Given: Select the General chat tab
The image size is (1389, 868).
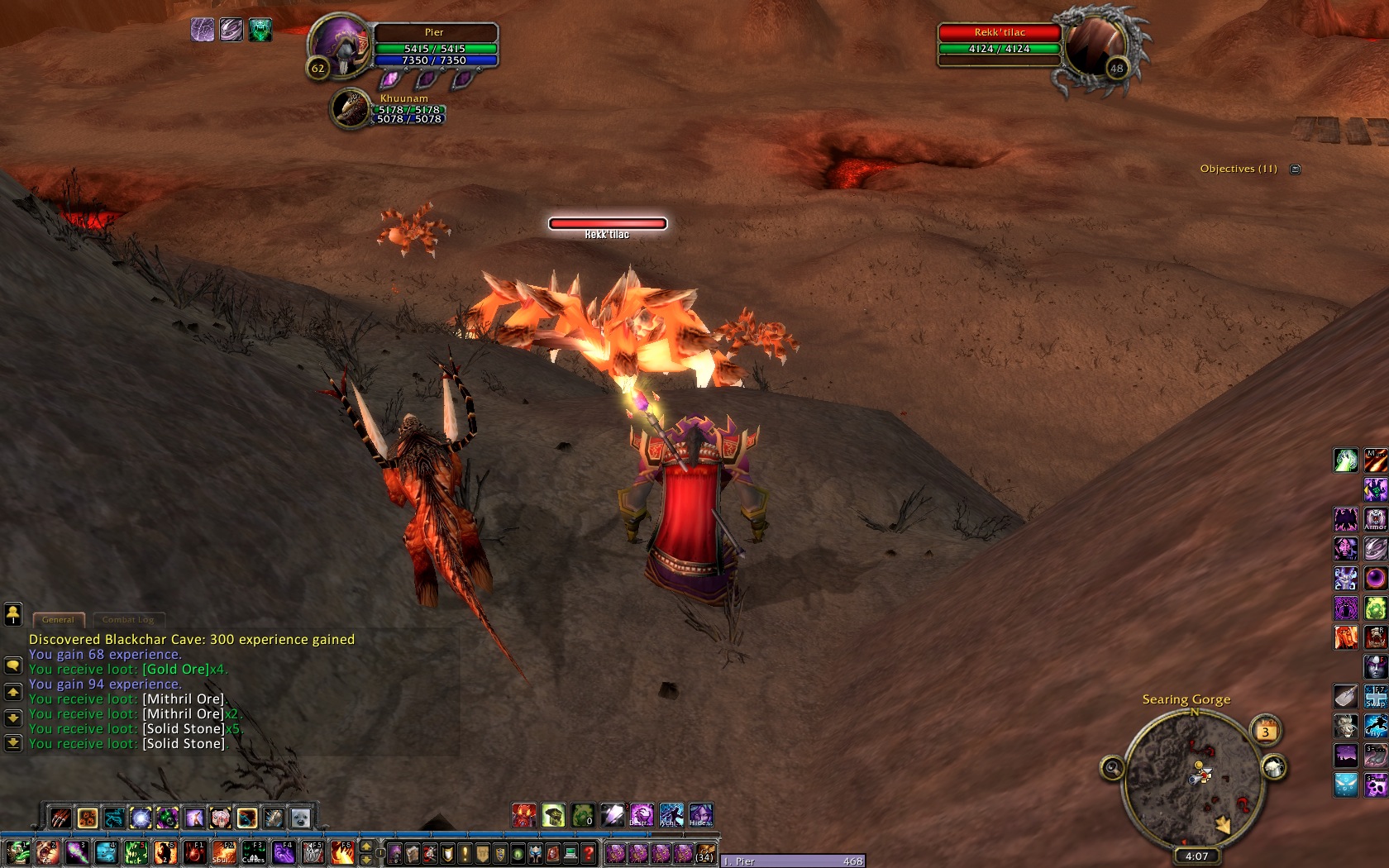Looking at the screenshot, I should click(x=58, y=619).
